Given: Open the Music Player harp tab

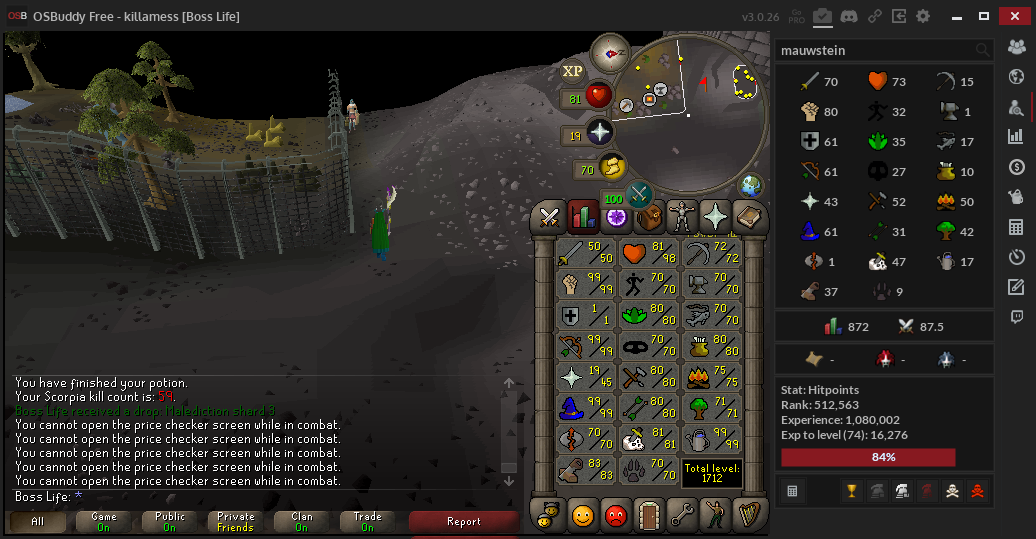Looking at the screenshot, I should coord(747,515).
